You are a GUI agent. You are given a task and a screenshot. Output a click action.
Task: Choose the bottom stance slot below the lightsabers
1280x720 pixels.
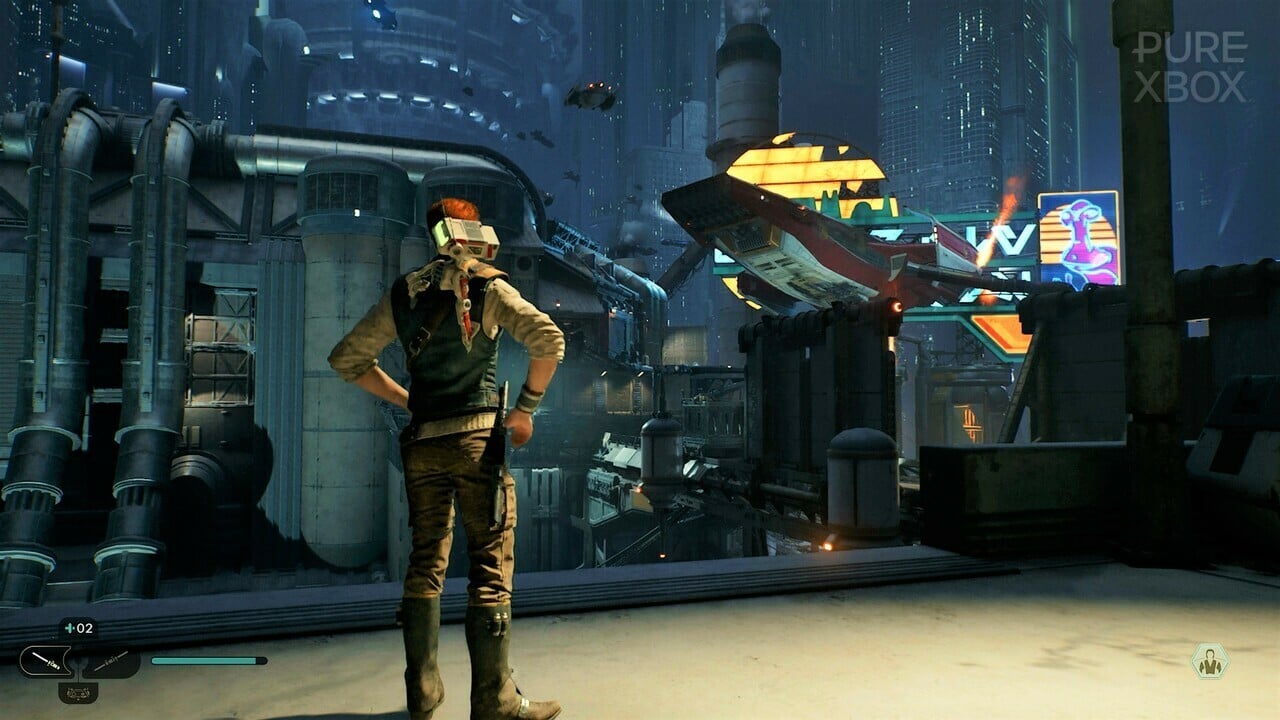78,691
